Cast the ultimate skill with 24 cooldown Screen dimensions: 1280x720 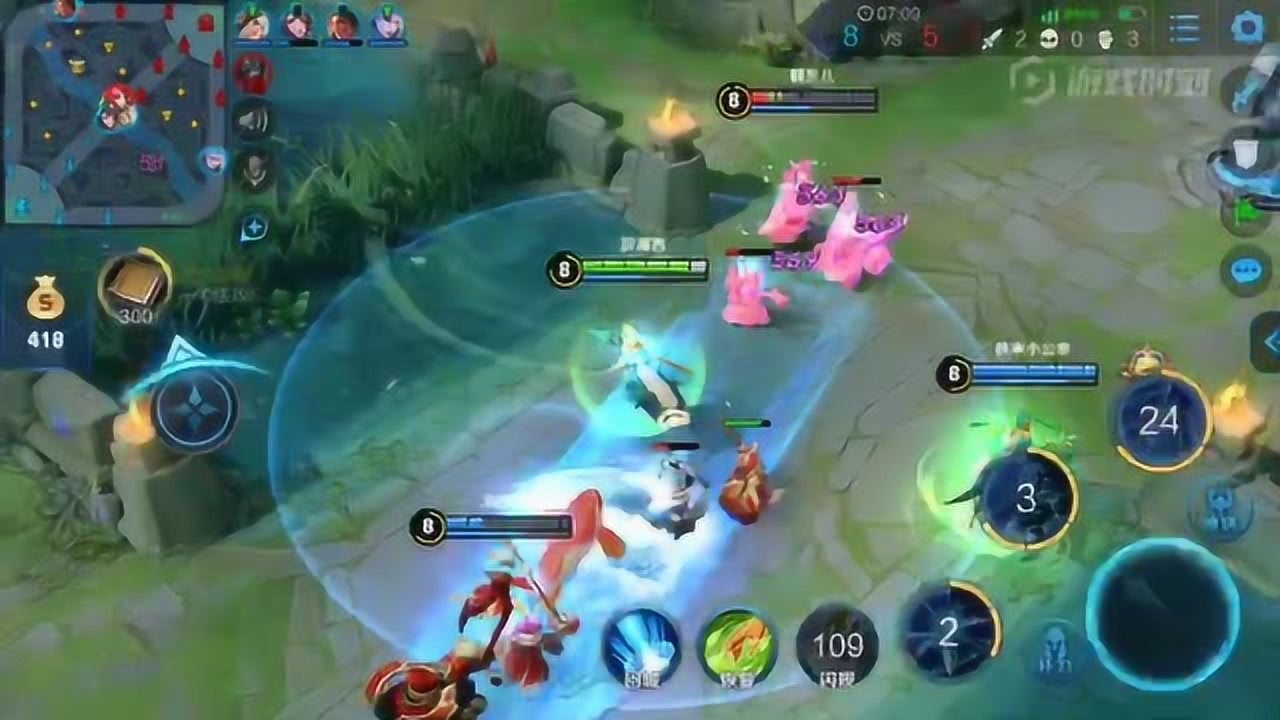pyautogui.click(x=1160, y=421)
